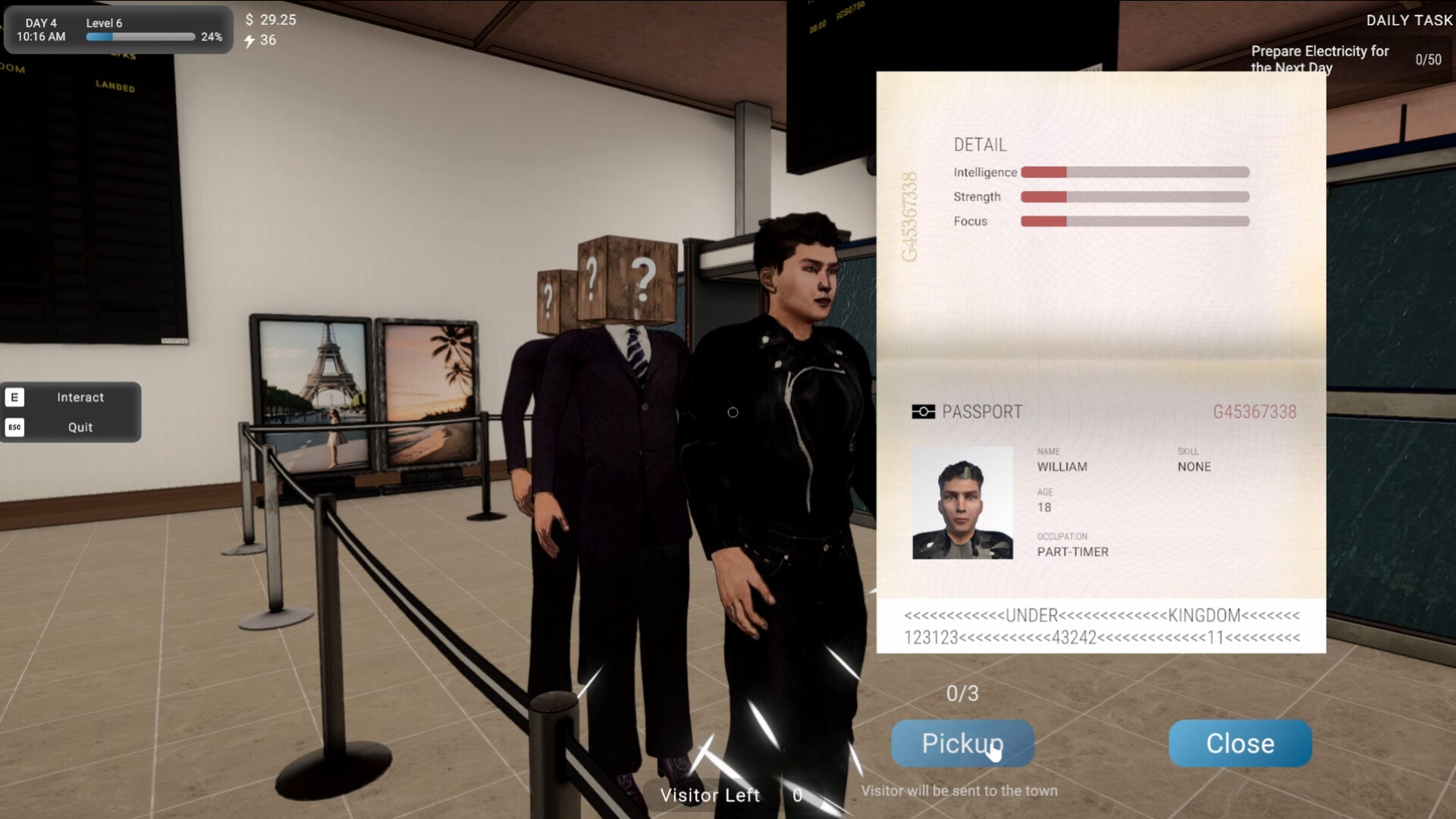
Task: Click the Intelligence stat bar
Action: pos(1135,172)
